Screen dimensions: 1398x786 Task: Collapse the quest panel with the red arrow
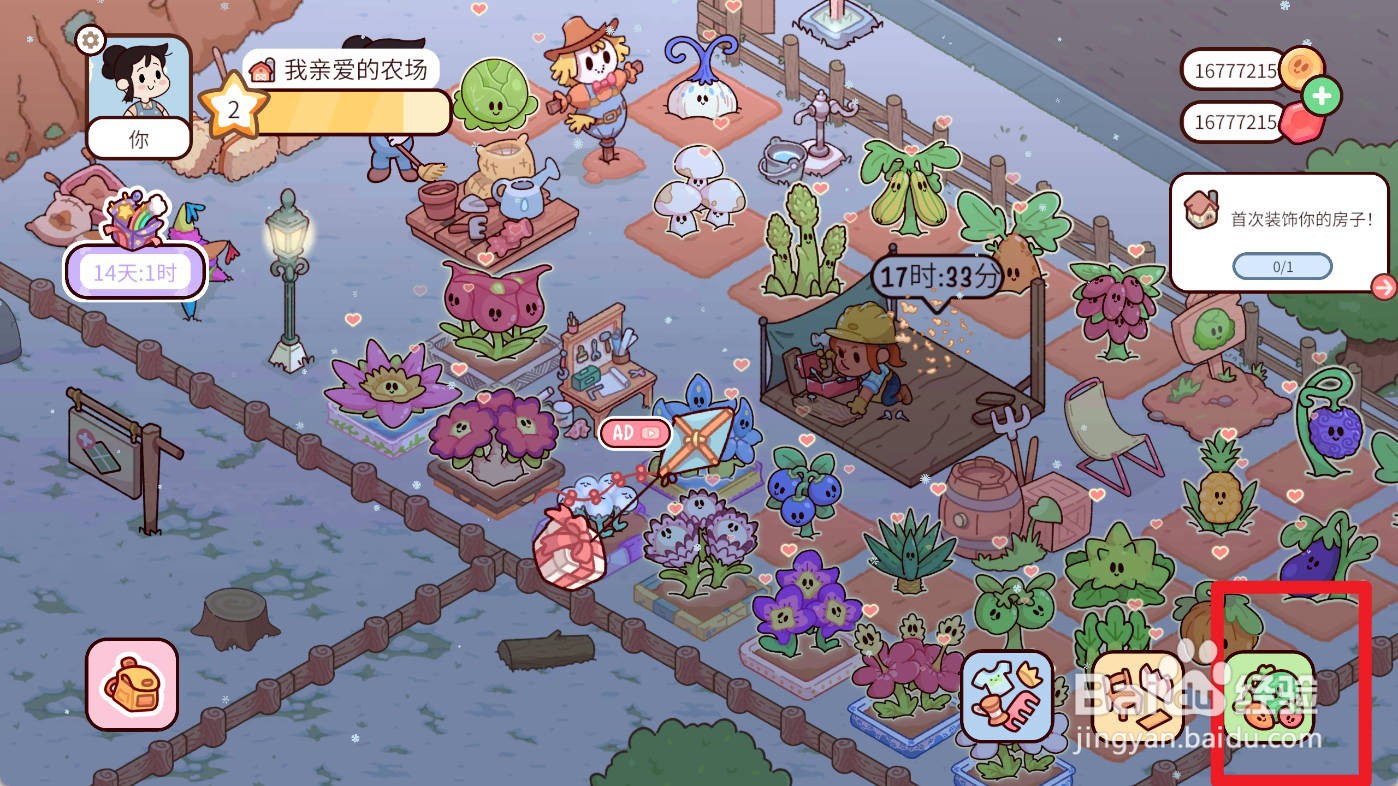(1384, 287)
